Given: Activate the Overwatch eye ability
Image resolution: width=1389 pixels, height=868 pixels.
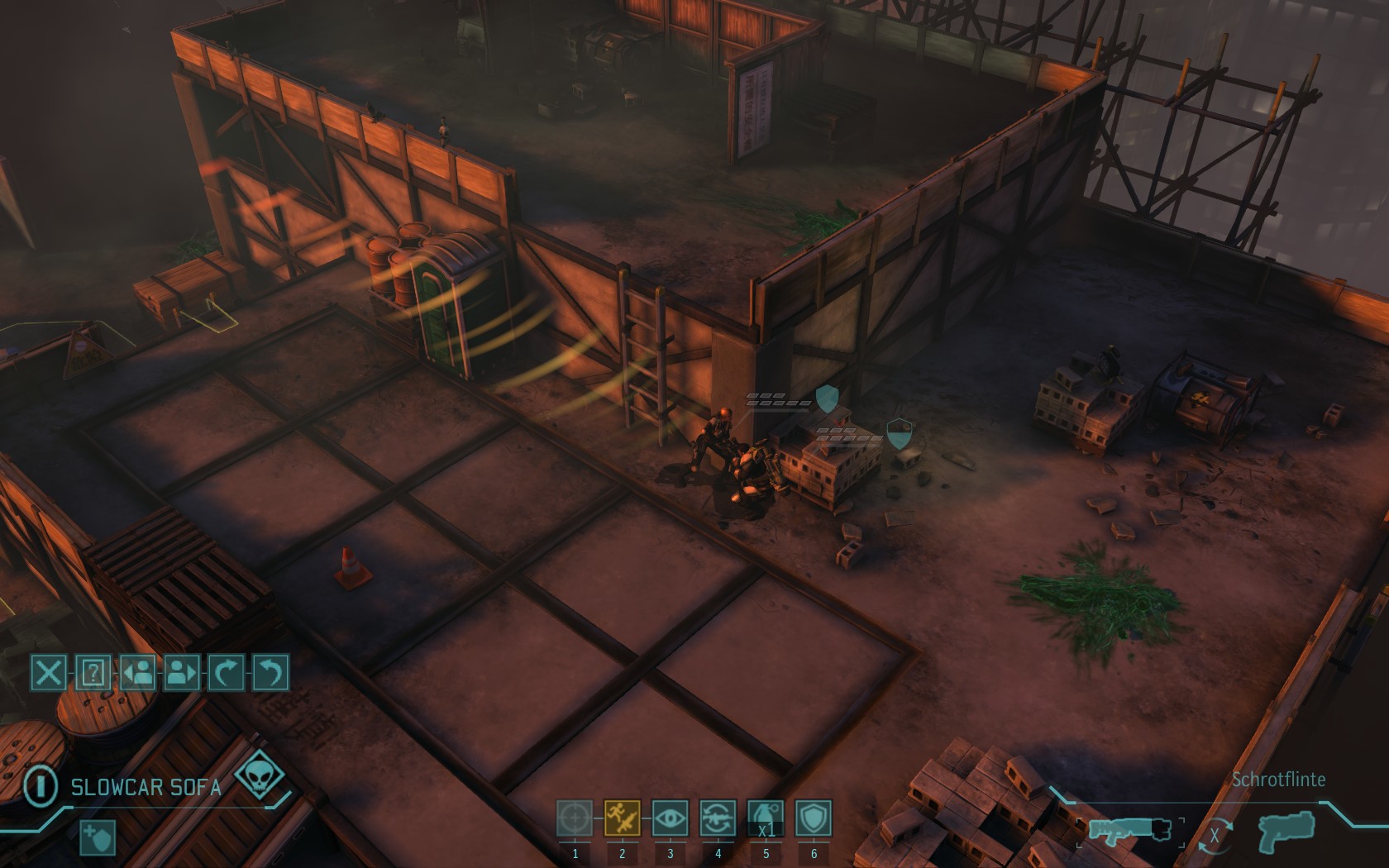Looking at the screenshot, I should pyautogui.click(x=670, y=818).
